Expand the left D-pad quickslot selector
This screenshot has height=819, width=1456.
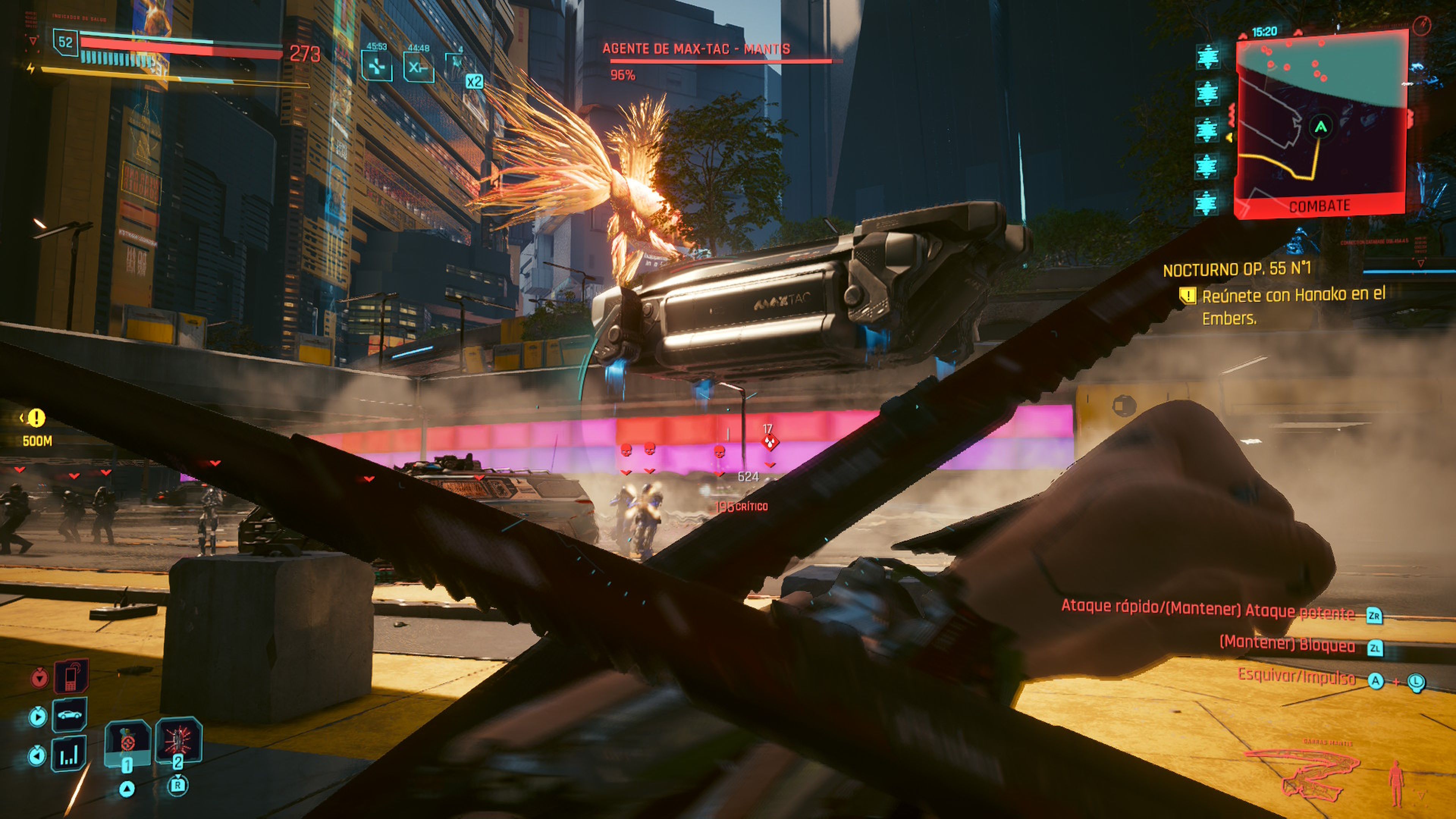(x=38, y=754)
